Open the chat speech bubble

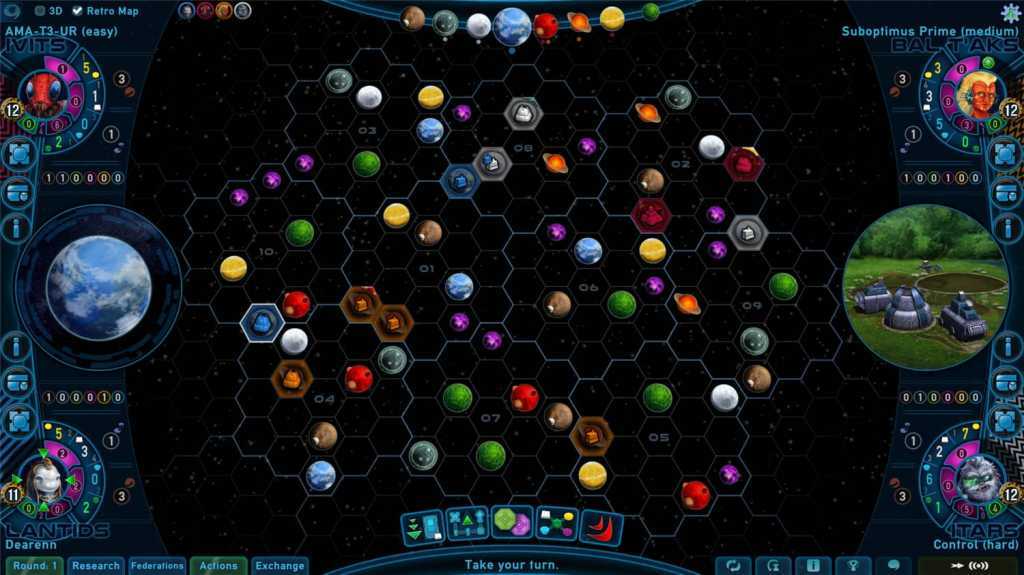(893, 566)
